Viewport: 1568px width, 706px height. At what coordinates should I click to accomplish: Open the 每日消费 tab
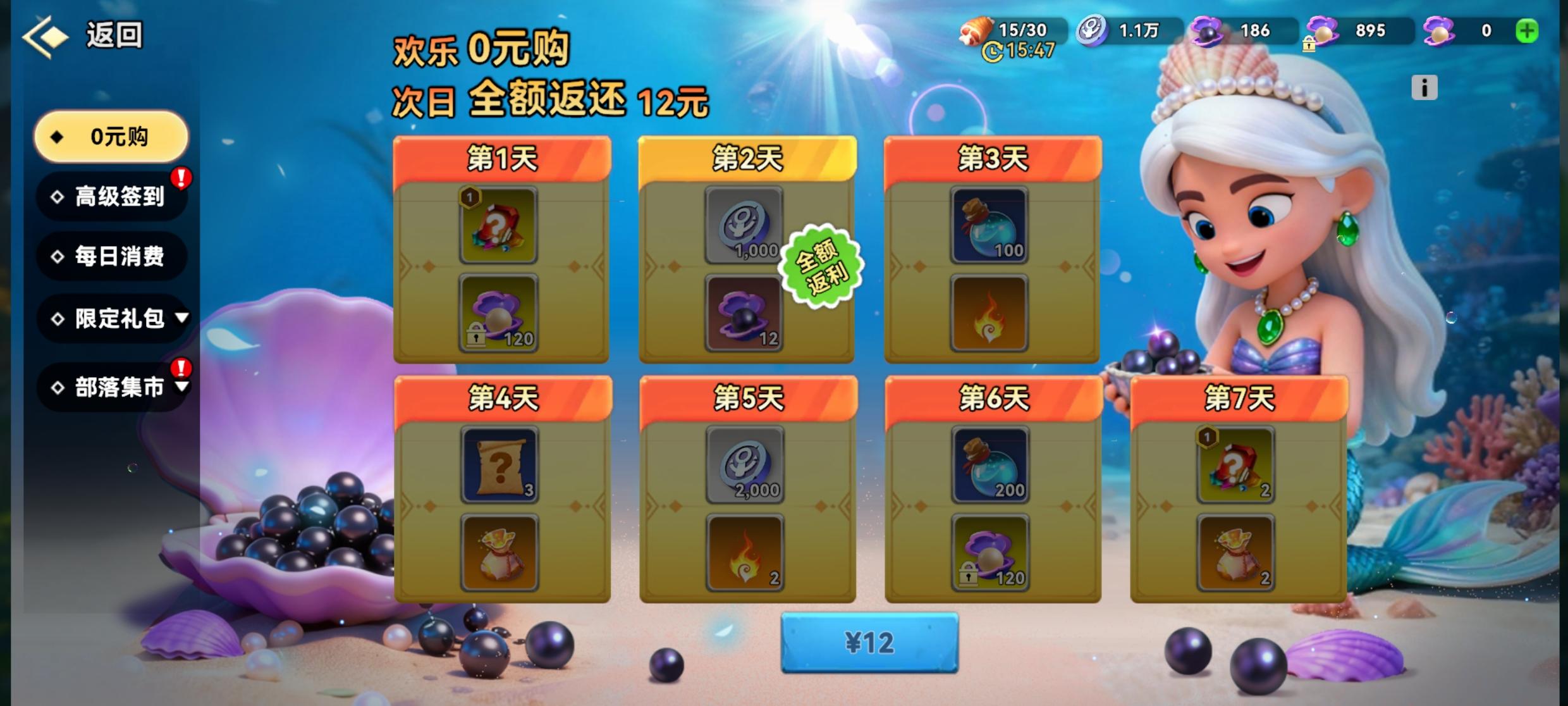point(111,257)
